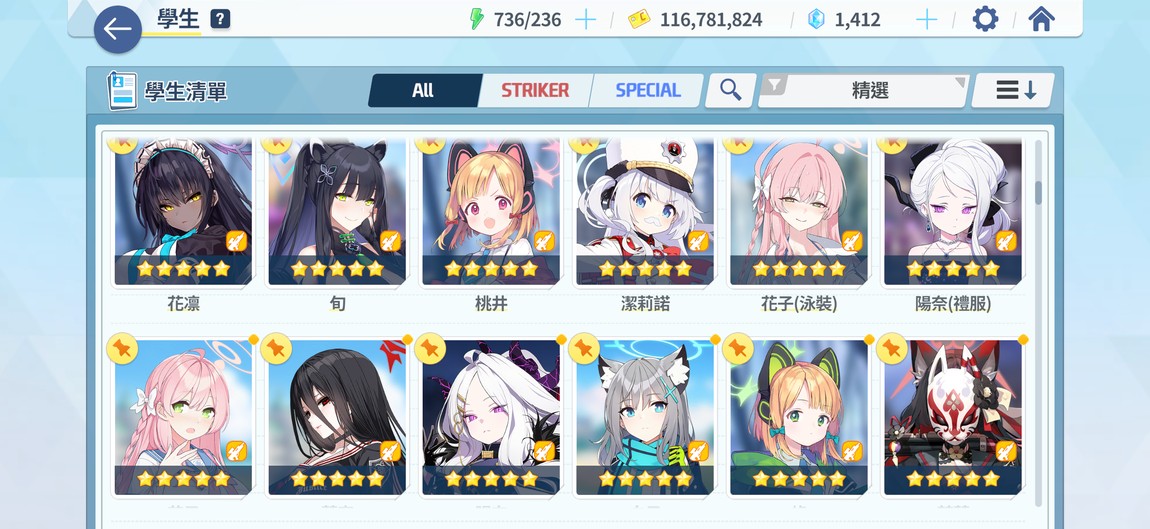The height and width of the screenshot is (529, 1150).
Task: Switch to the STRIKER tab
Action: click(534, 90)
